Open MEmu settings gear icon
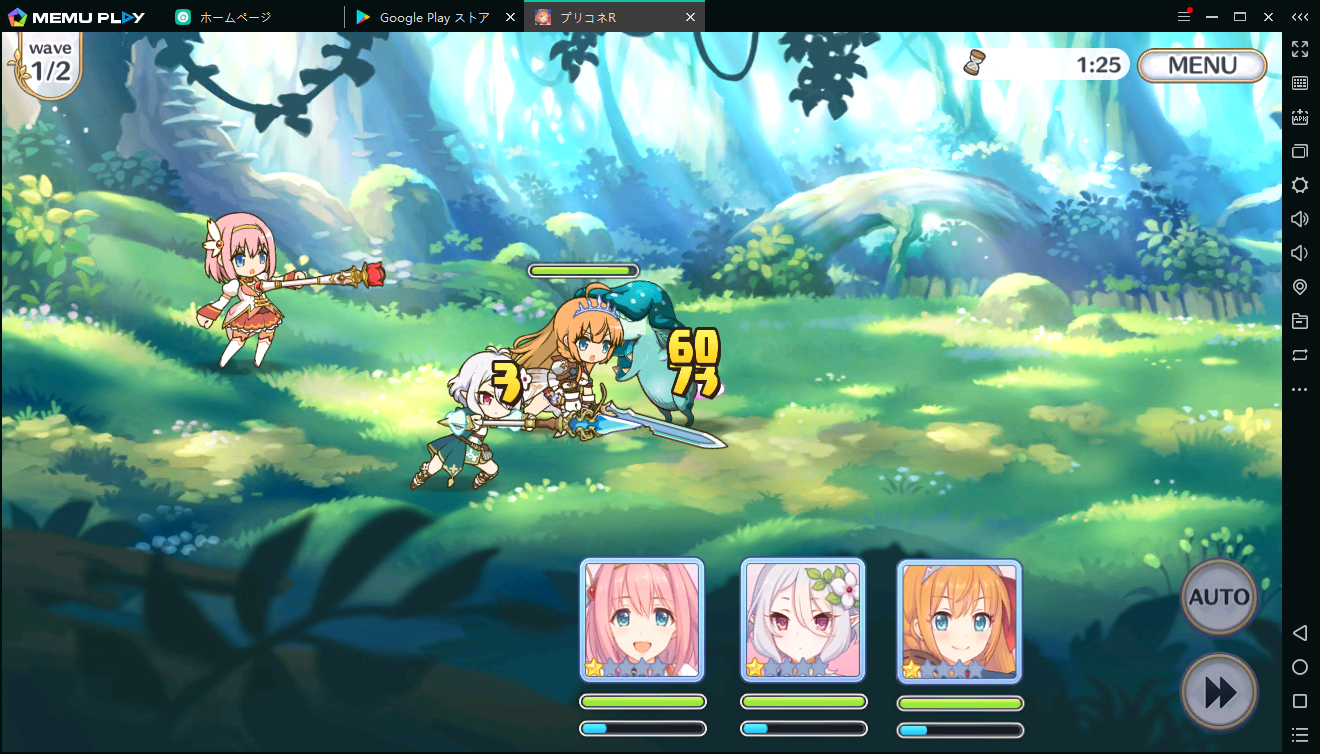1320x754 pixels. click(x=1300, y=185)
